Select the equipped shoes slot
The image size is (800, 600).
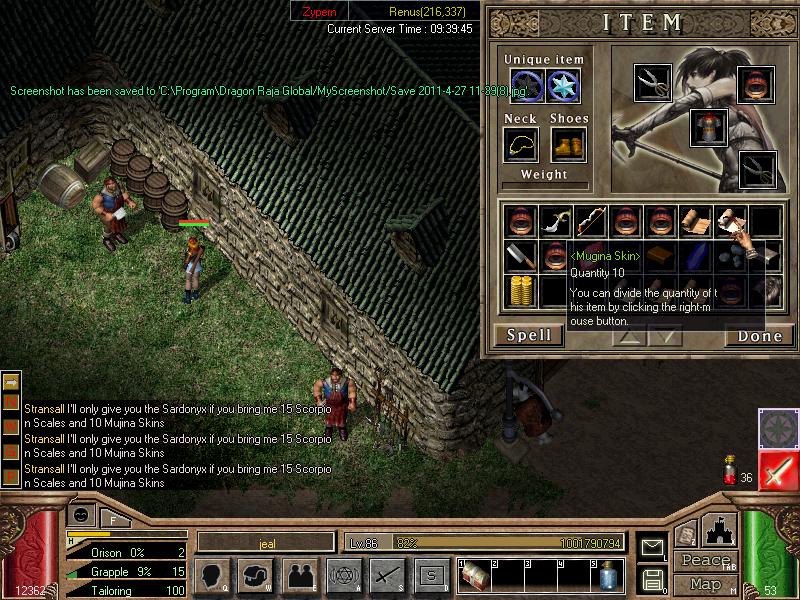(x=567, y=146)
